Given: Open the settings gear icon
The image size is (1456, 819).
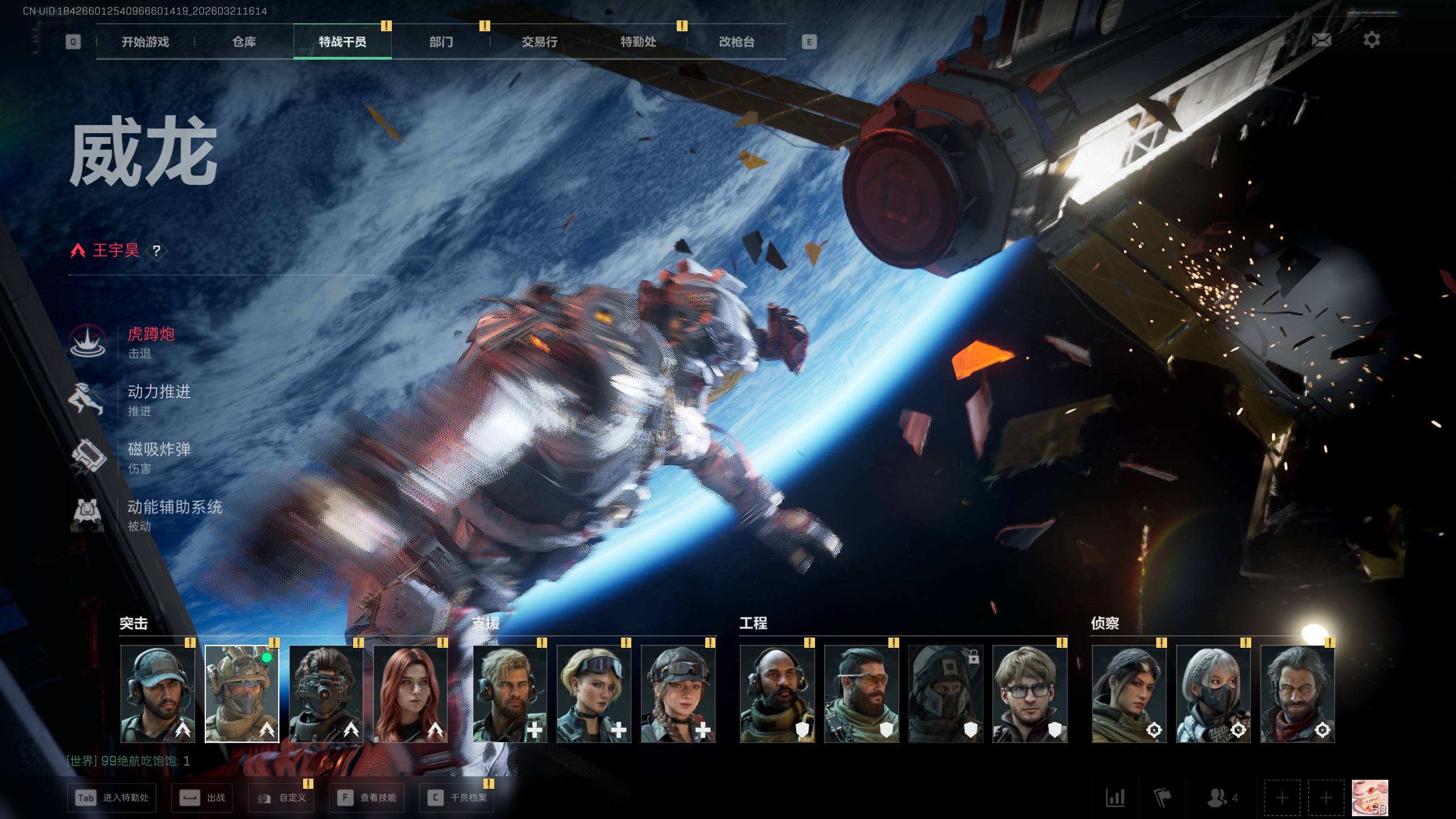Looking at the screenshot, I should click(x=1371, y=40).
